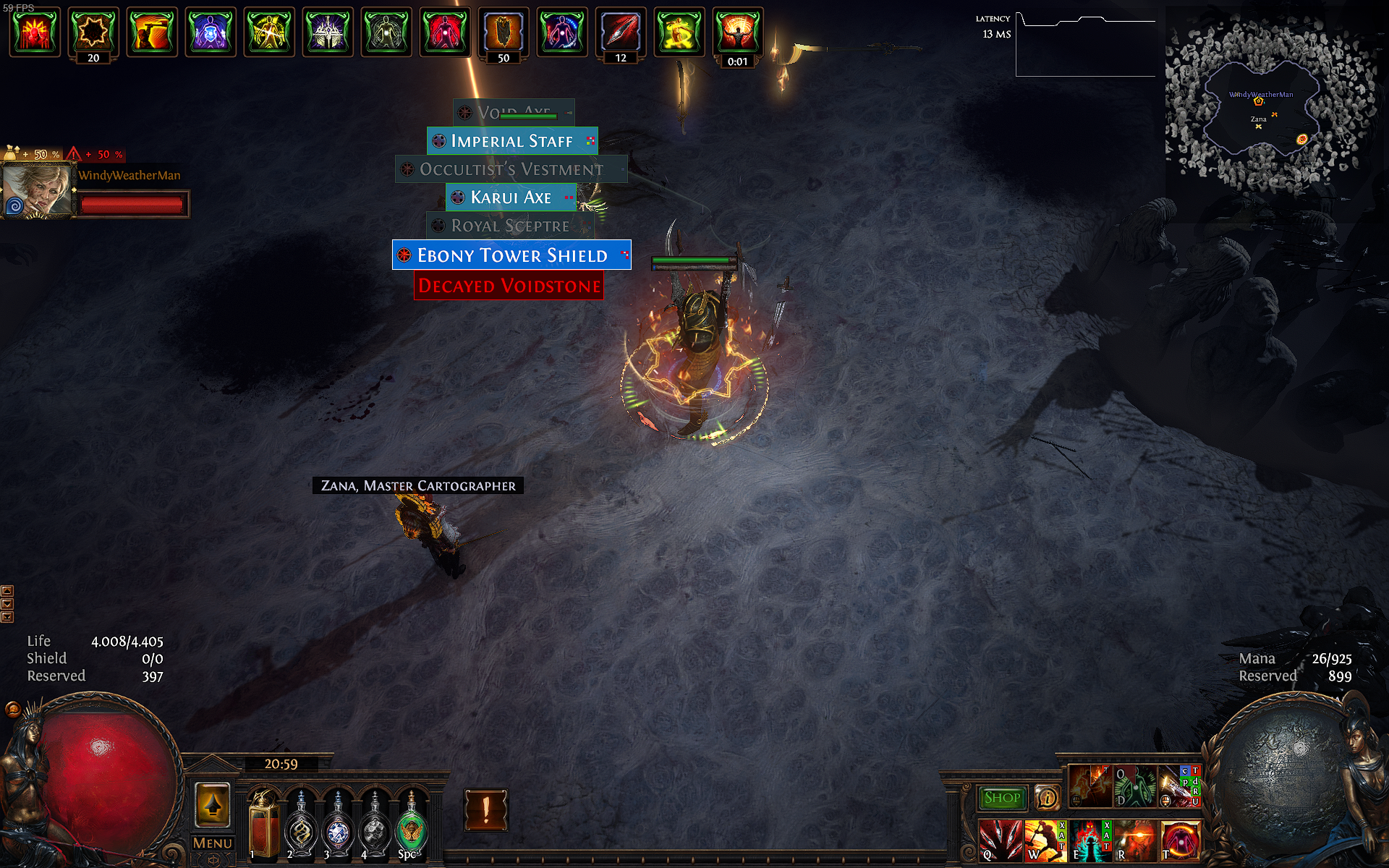Trigger the R slot skill icon
The width and height of the screenshot is (1389, 868).
(1136, 842)
